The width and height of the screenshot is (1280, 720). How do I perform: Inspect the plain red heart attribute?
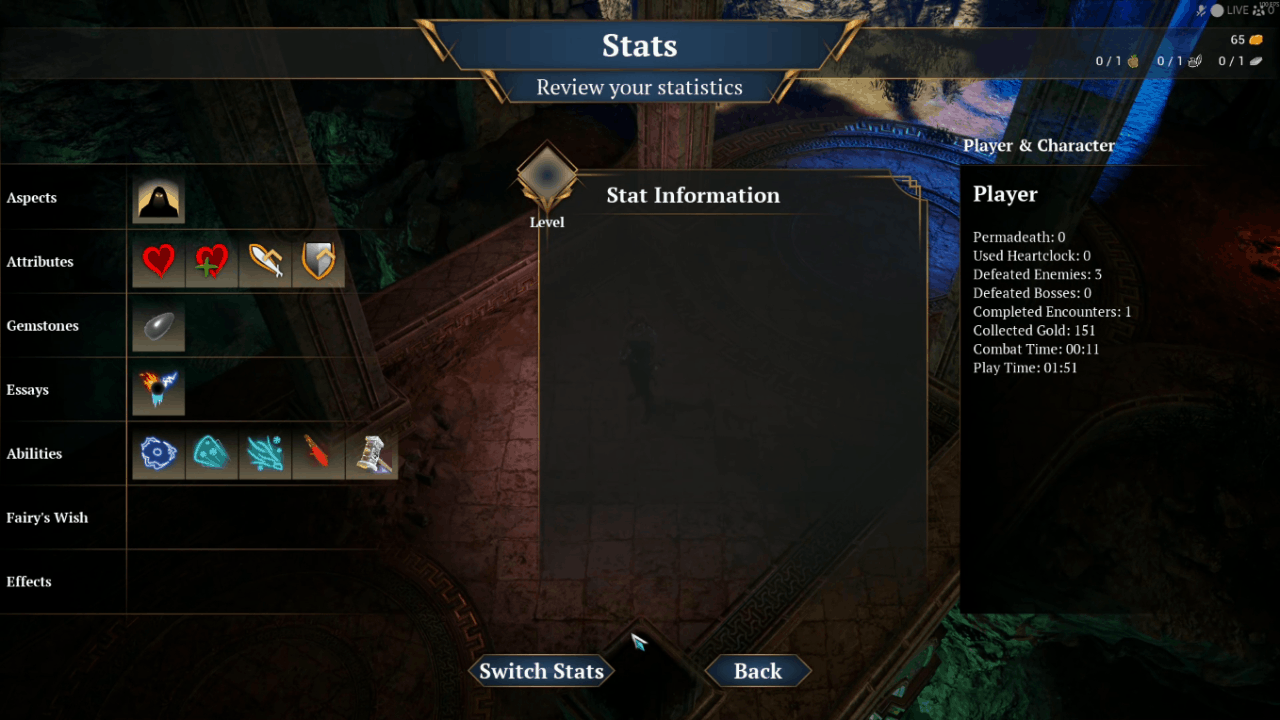tap(159, 262)
